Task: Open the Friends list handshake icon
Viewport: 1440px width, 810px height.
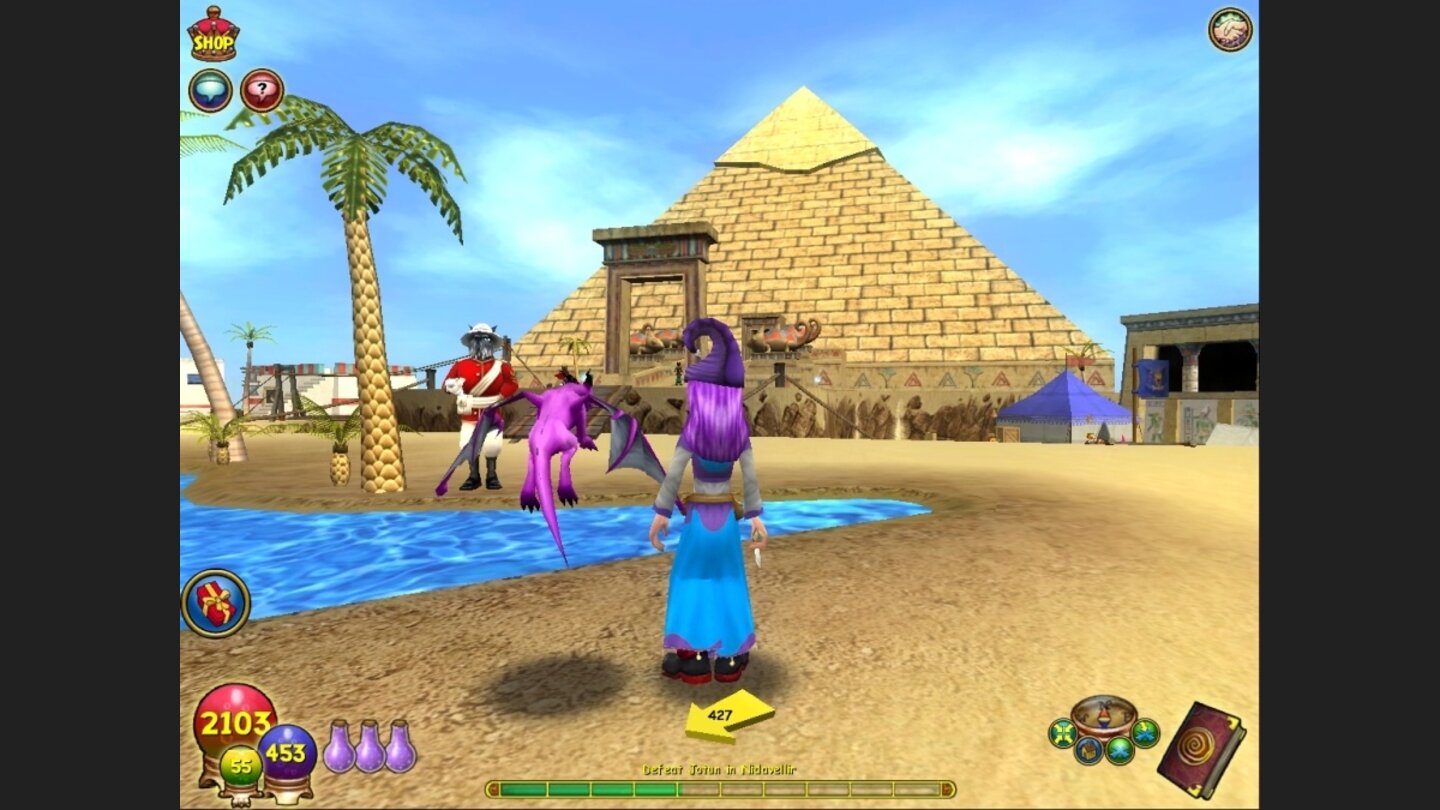Action: pyautogui.click(x=1229, y=29)
